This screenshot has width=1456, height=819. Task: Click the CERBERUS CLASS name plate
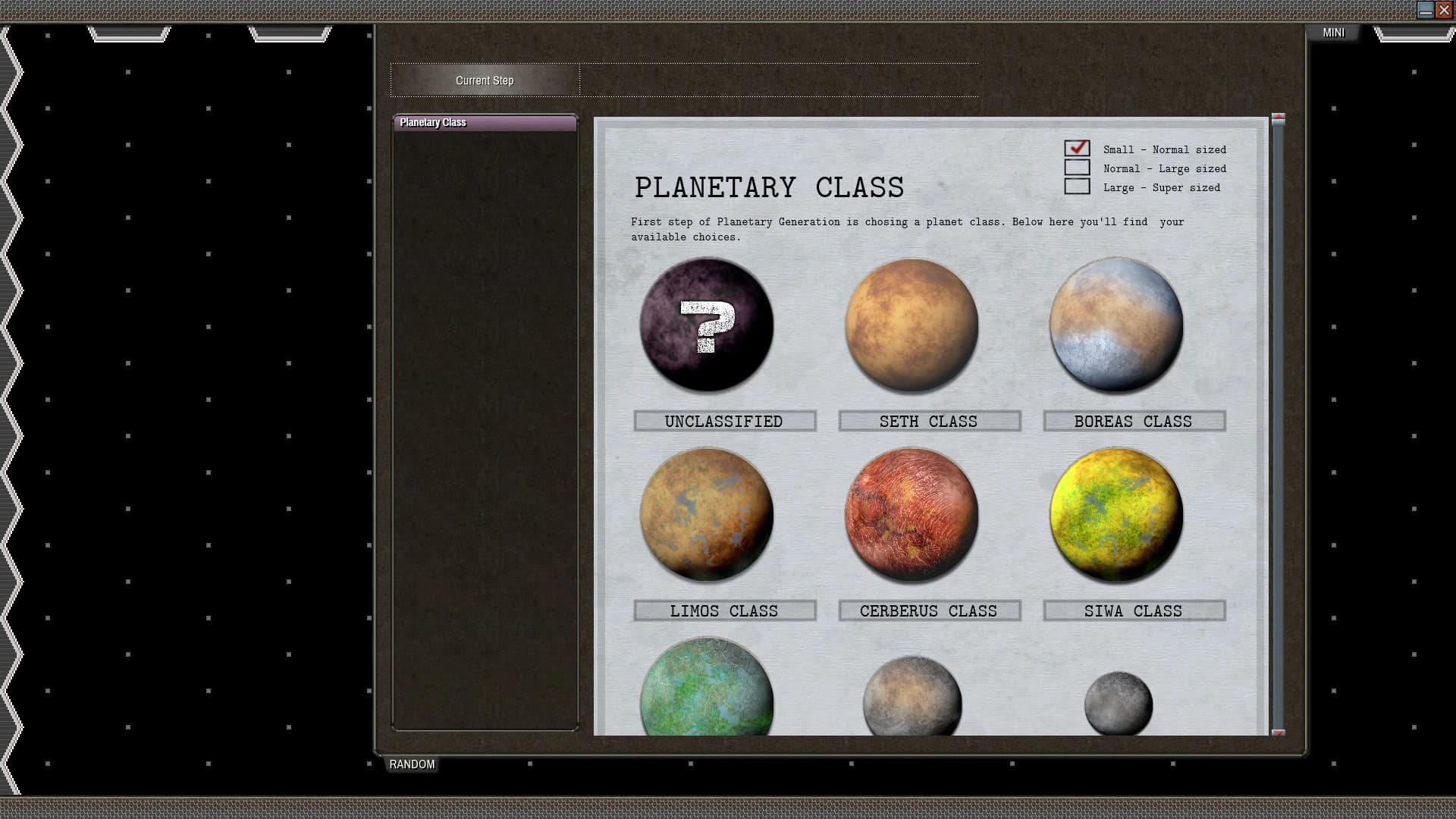tap(929, 610)
